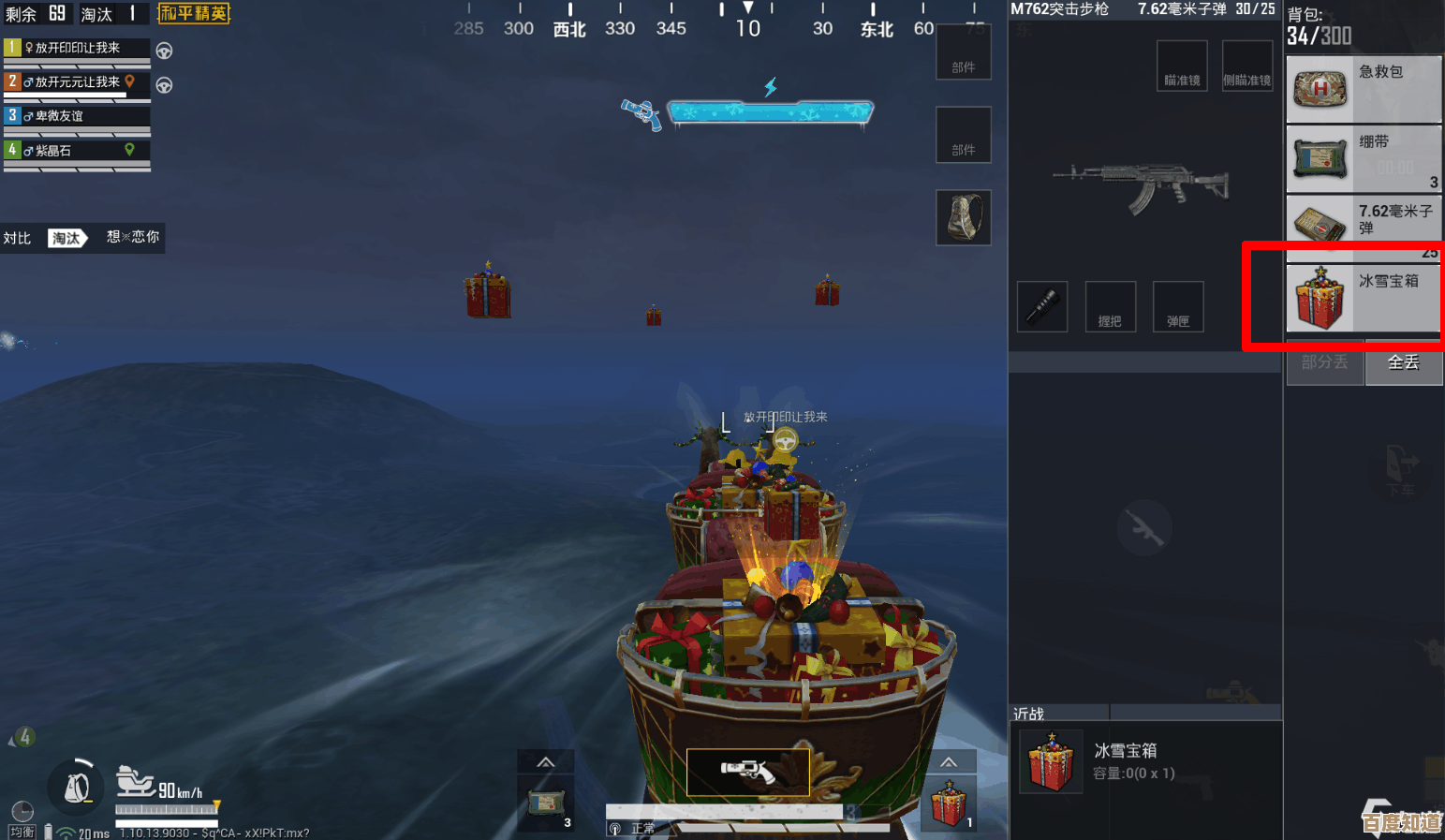This screenshot has height=840, width=1445.
Task: Select the equipped backpack slot
Action: point(964,217)
